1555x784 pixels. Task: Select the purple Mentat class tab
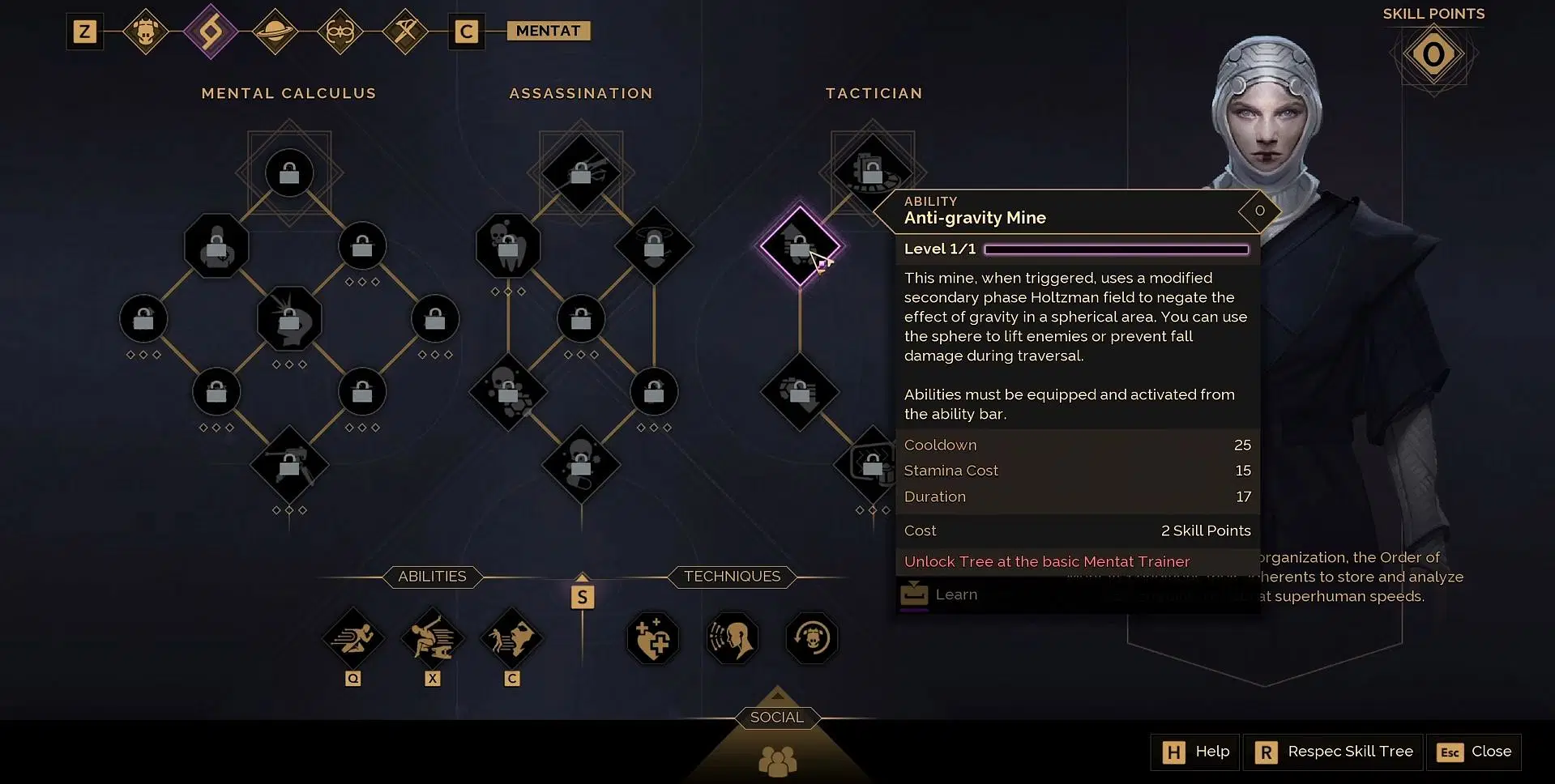(x=211, y=32)
